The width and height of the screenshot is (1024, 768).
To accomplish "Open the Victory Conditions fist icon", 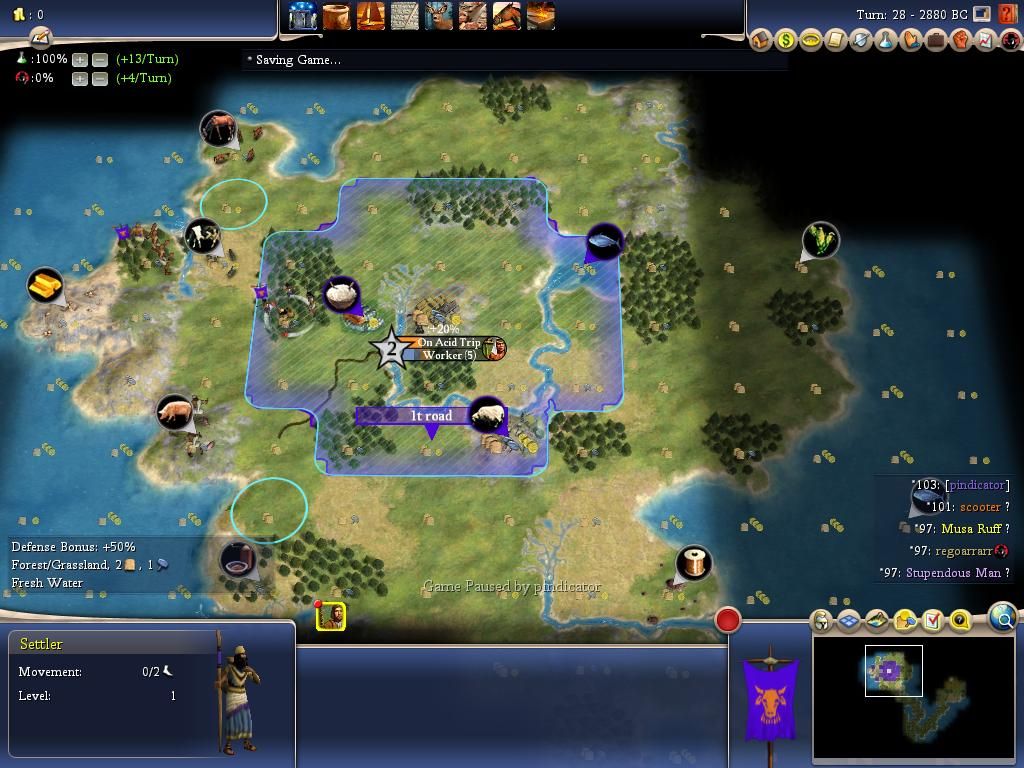I will (x=961, y=41).
